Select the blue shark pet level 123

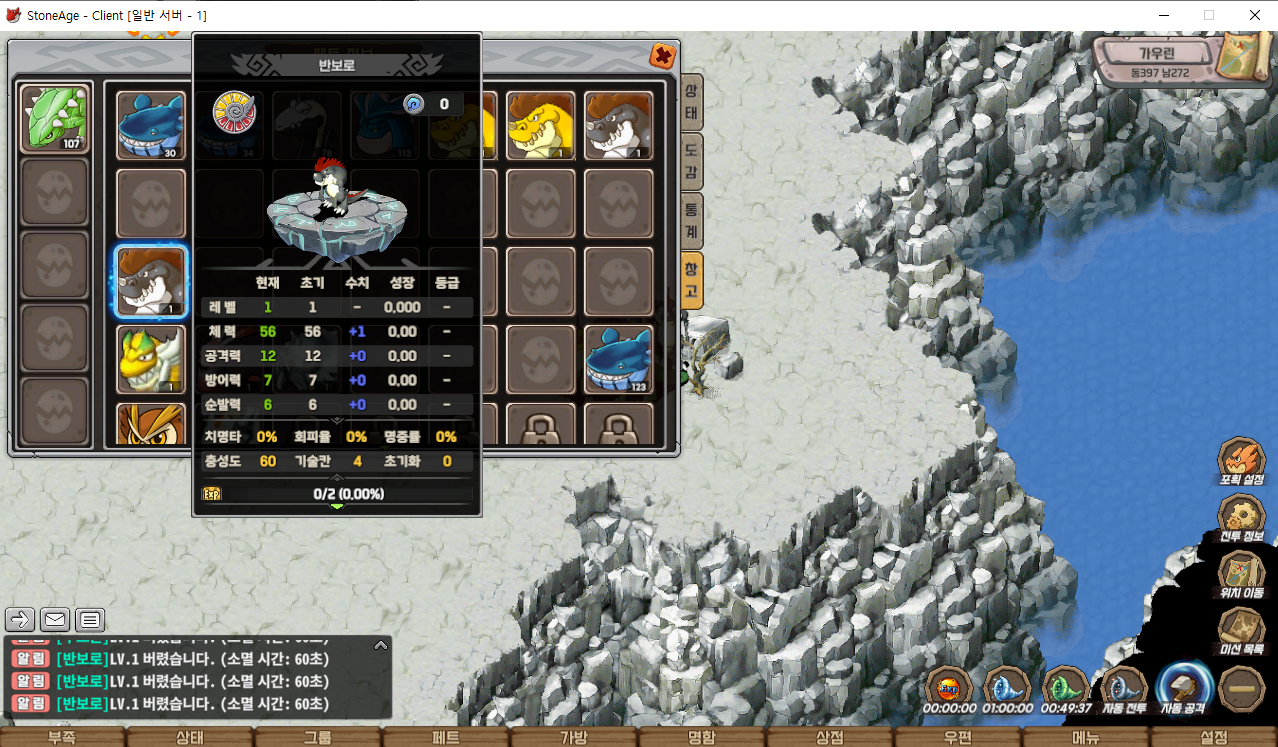619,359
